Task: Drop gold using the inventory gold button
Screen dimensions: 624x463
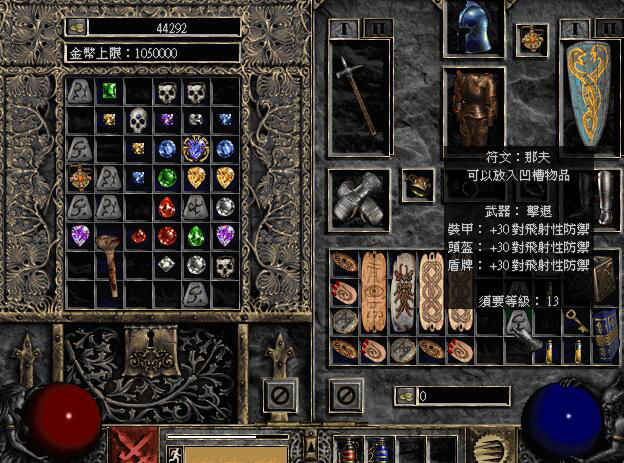Action: pos(404,396)
